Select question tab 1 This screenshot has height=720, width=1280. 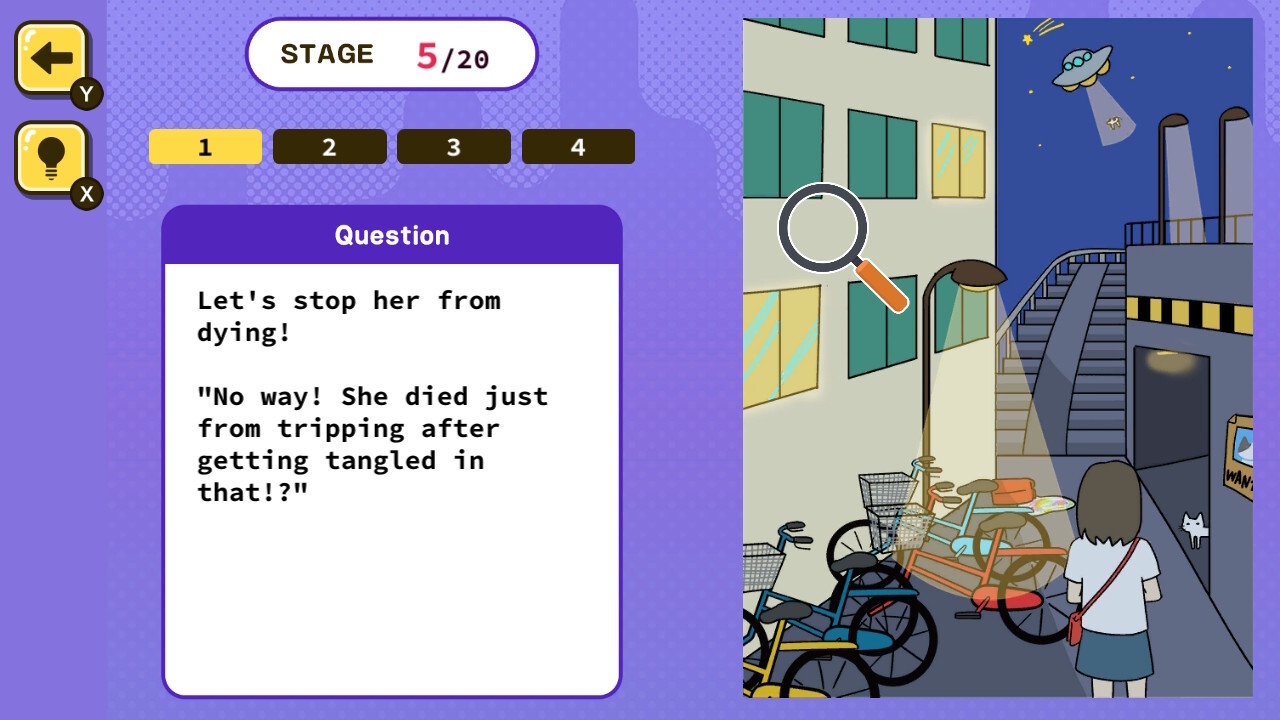point(205,146)
